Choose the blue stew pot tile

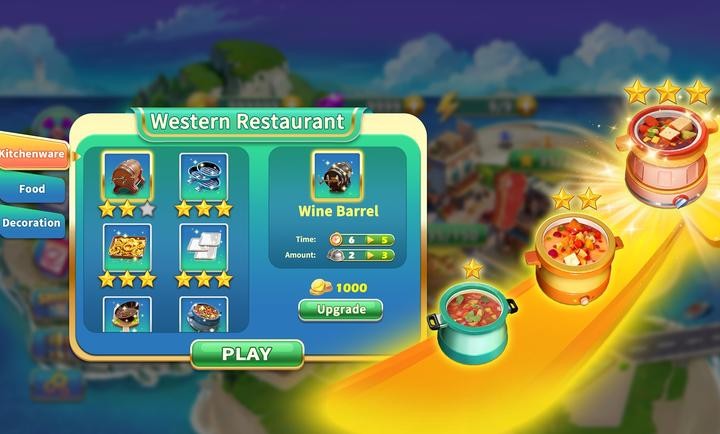203,315
